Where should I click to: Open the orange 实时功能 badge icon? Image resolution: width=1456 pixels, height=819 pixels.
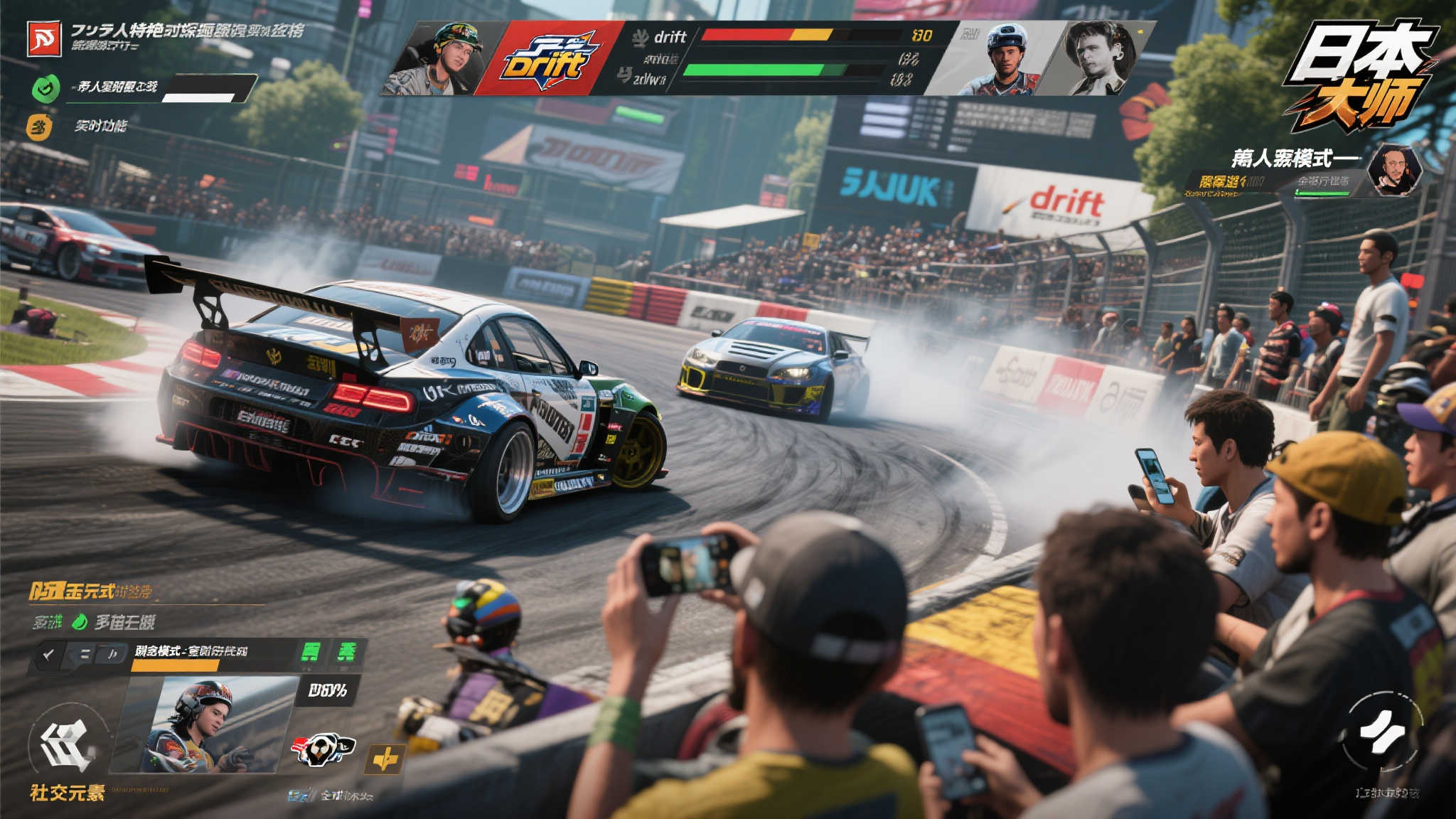point(40,127)
